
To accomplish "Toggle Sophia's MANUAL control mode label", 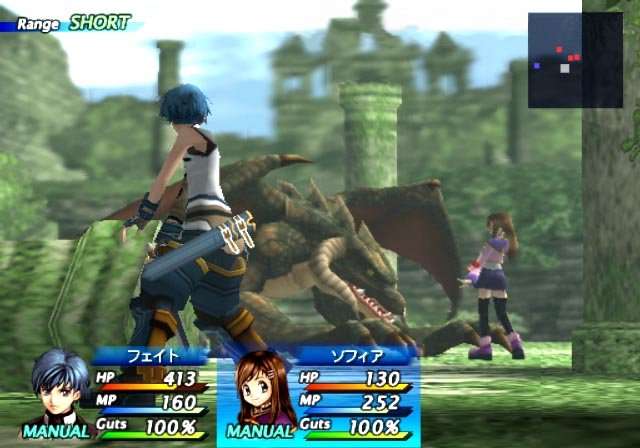I will 260,432.
